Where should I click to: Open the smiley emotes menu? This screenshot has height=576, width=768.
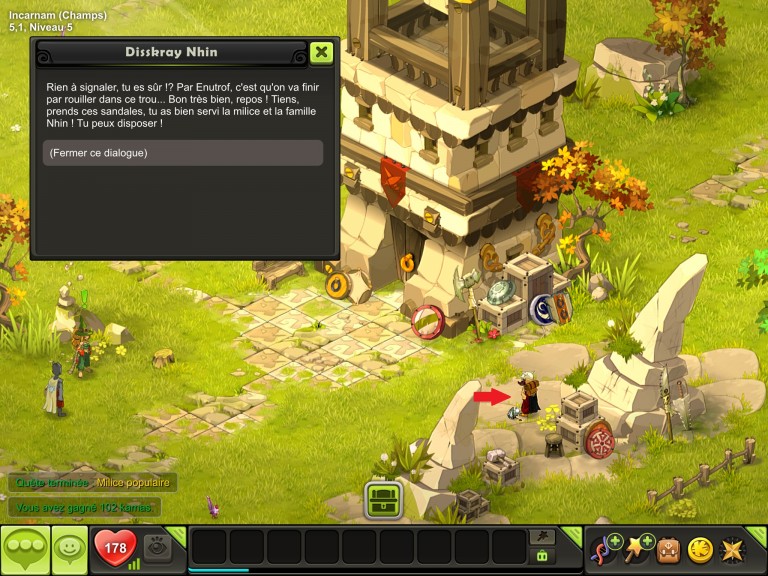click(x=68, y=549)
